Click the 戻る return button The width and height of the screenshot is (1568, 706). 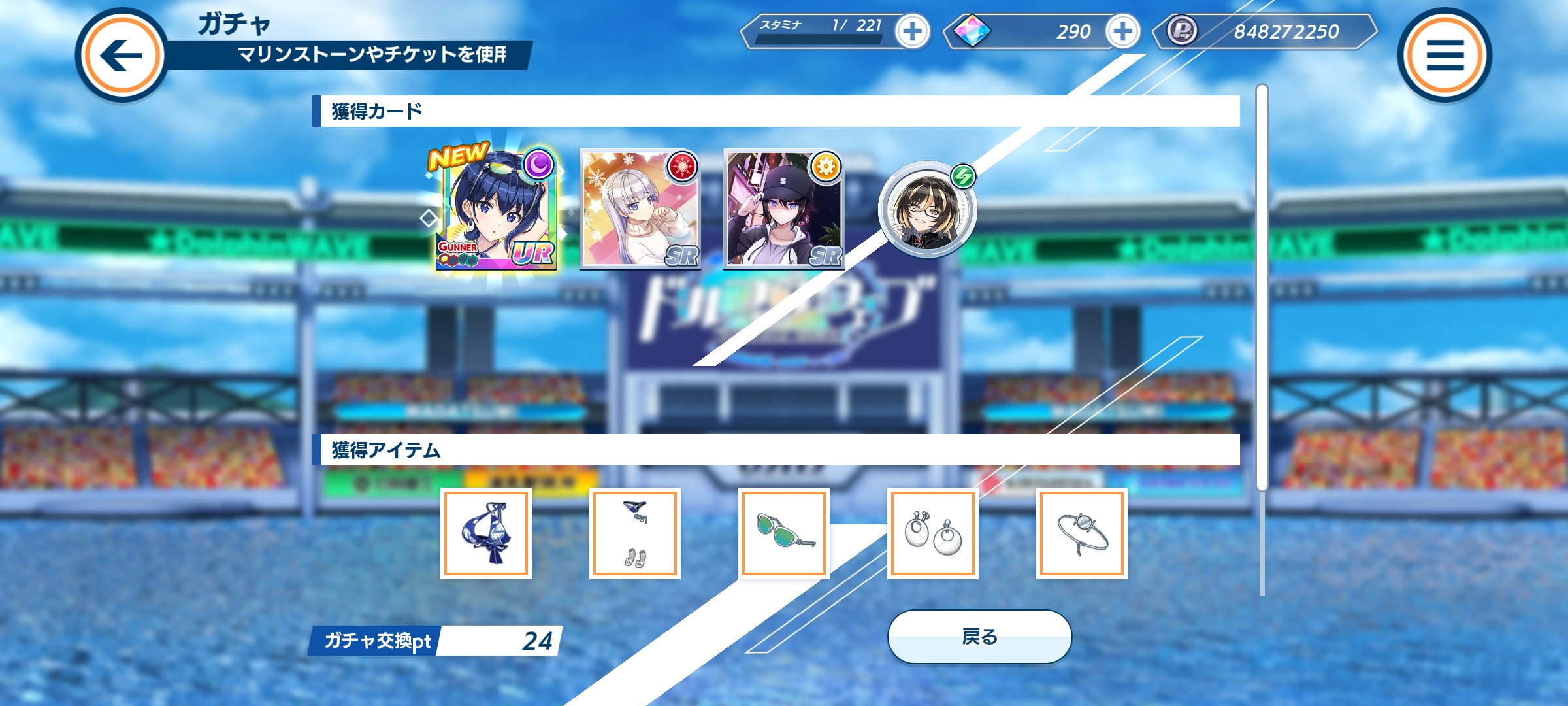[x=979, y=637]
